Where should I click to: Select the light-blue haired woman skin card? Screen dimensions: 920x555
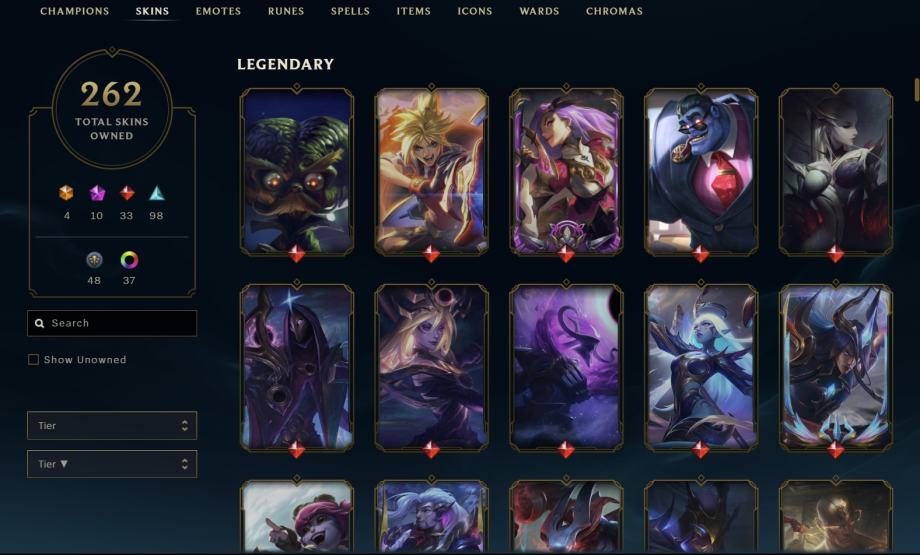[x=700, y=366]
